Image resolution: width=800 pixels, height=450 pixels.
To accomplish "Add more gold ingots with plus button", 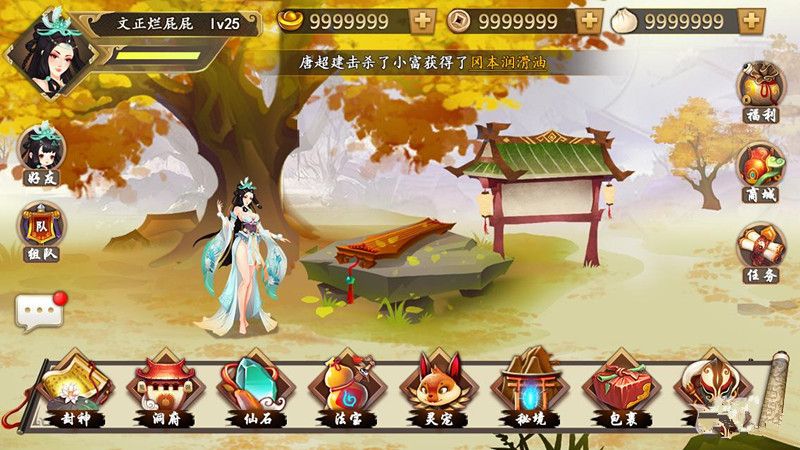I will click(x=423, y=21).
